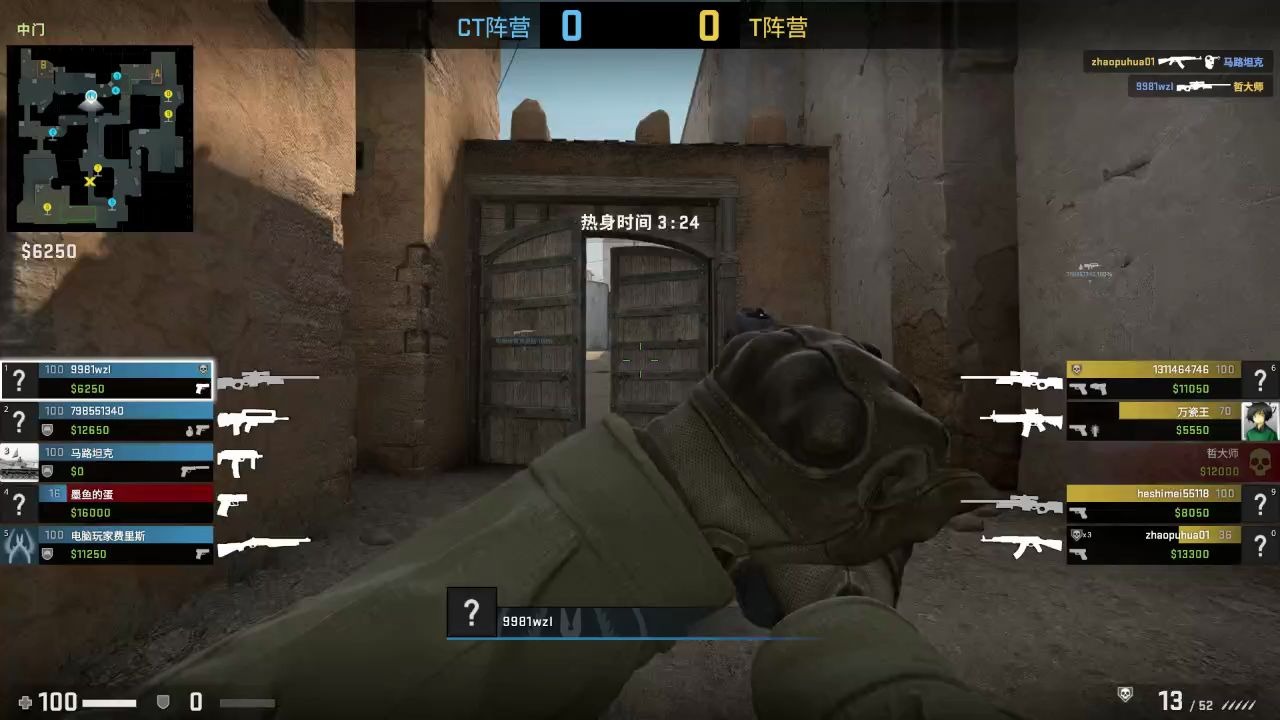Image resolution: width=1280 pixels, height=720 pixels.
Task: Open the 中门 minimap panel
Action: 100,140
